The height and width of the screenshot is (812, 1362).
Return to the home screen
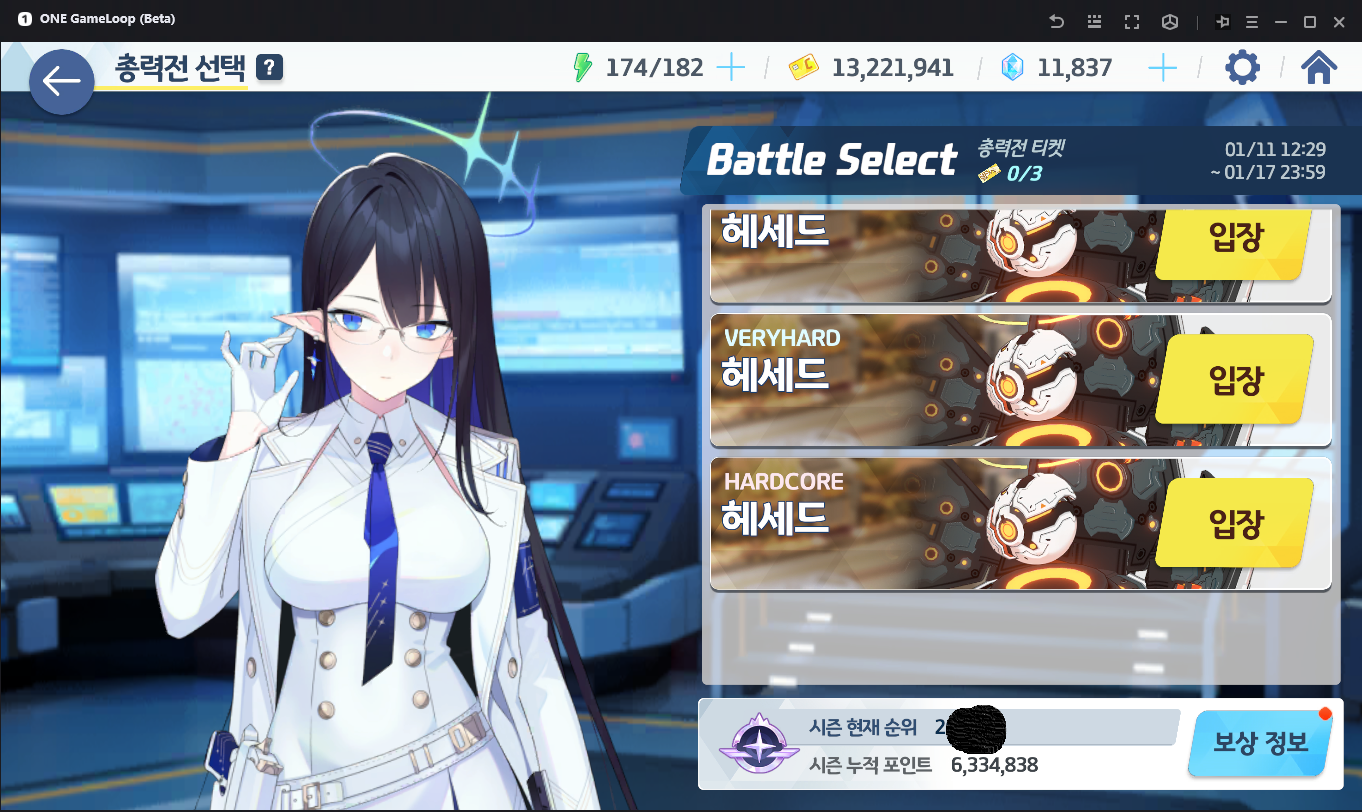pyautogui.click(x=1319, y=68)
